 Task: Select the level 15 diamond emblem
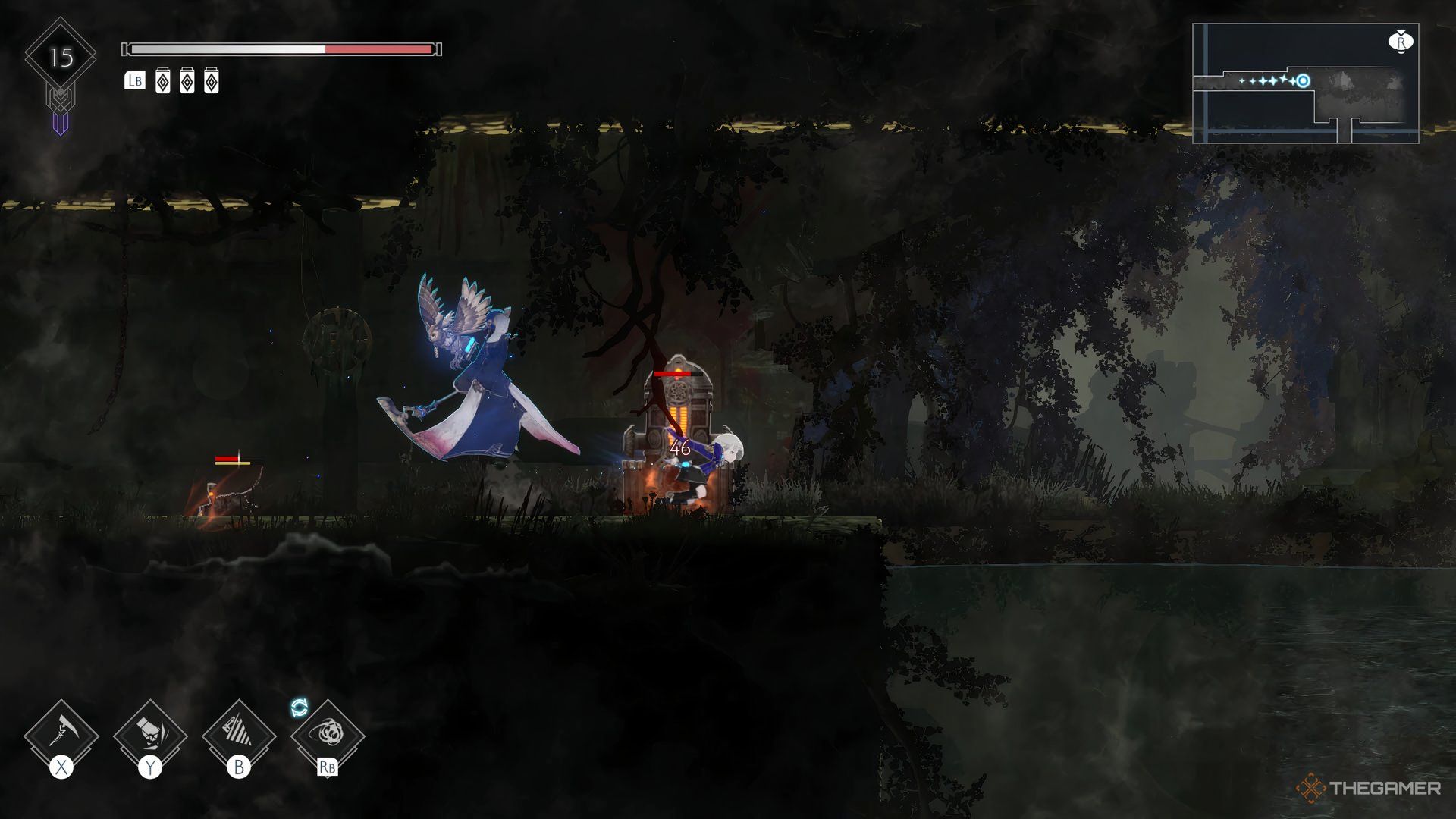61,58
